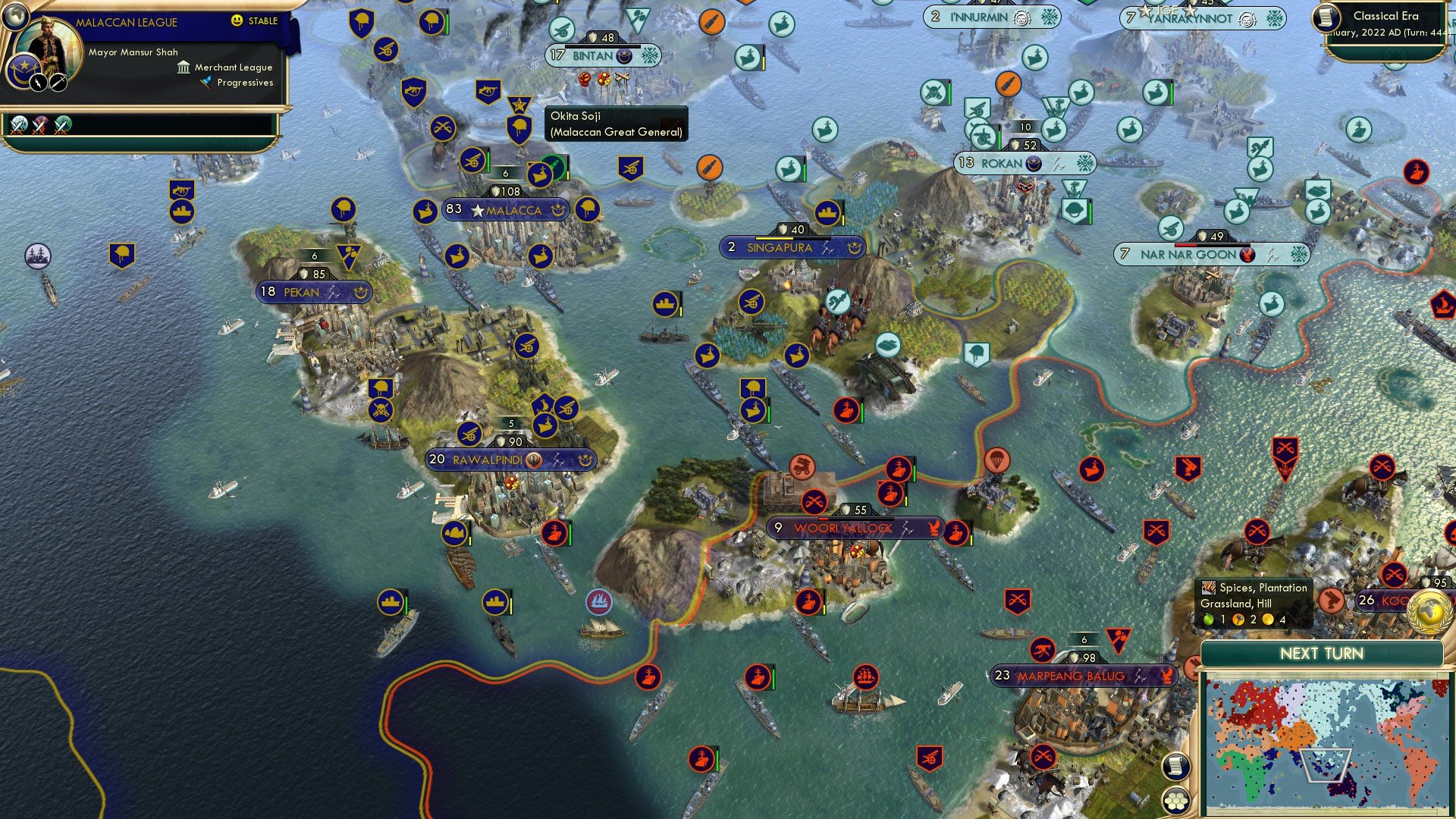Click the Merchant League government building icon

(x=184, y=68)
